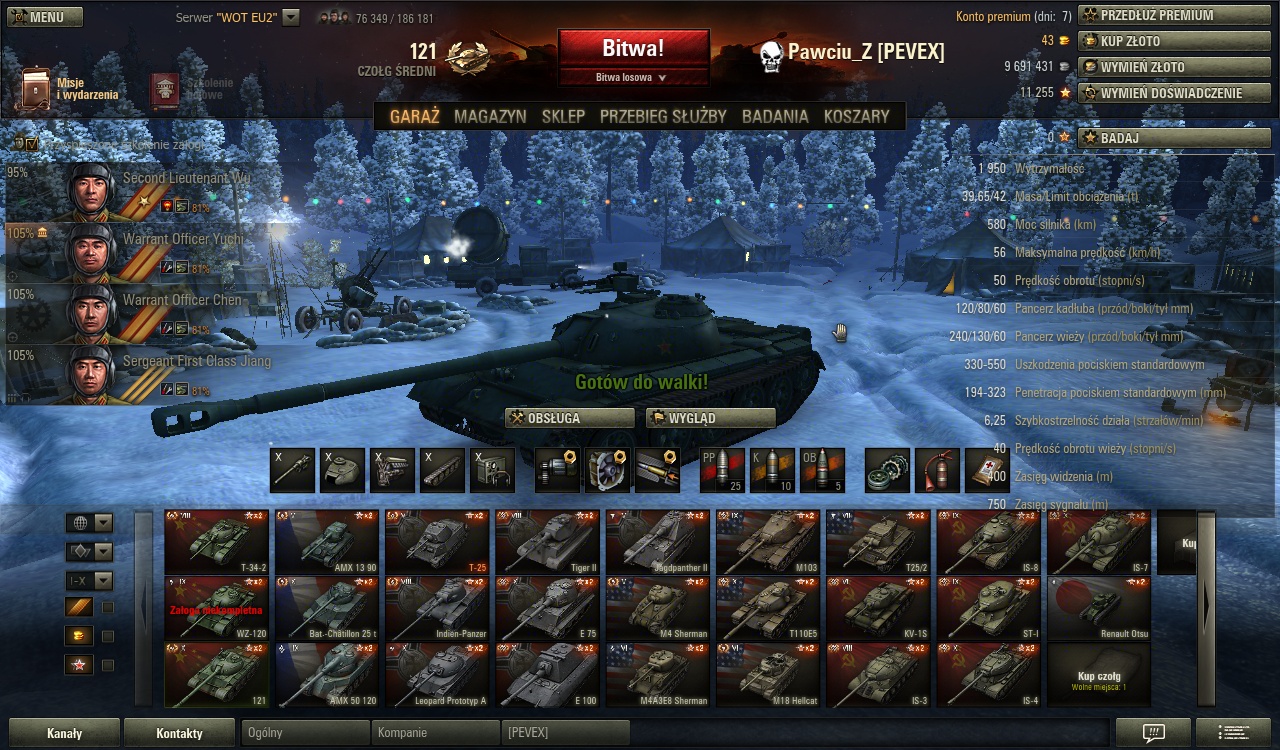Select the IS-7 tank tile
The image size is (1280, 750).
(1099, 542)
